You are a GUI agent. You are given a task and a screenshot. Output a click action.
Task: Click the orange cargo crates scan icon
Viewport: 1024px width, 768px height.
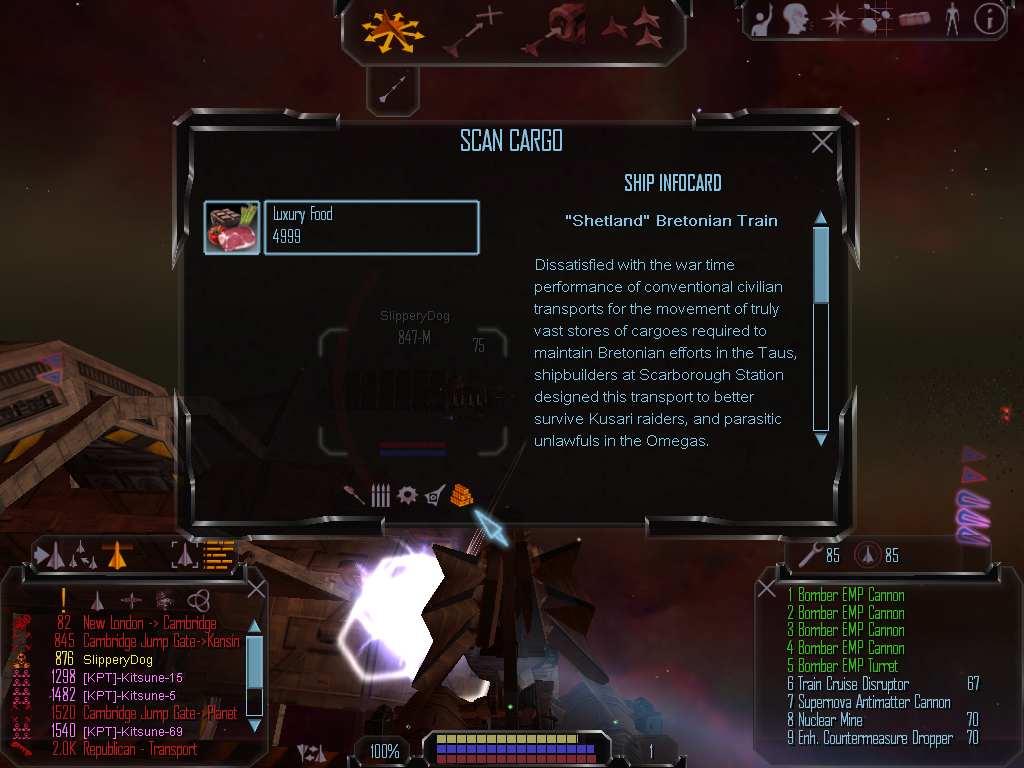click(461, 495)
